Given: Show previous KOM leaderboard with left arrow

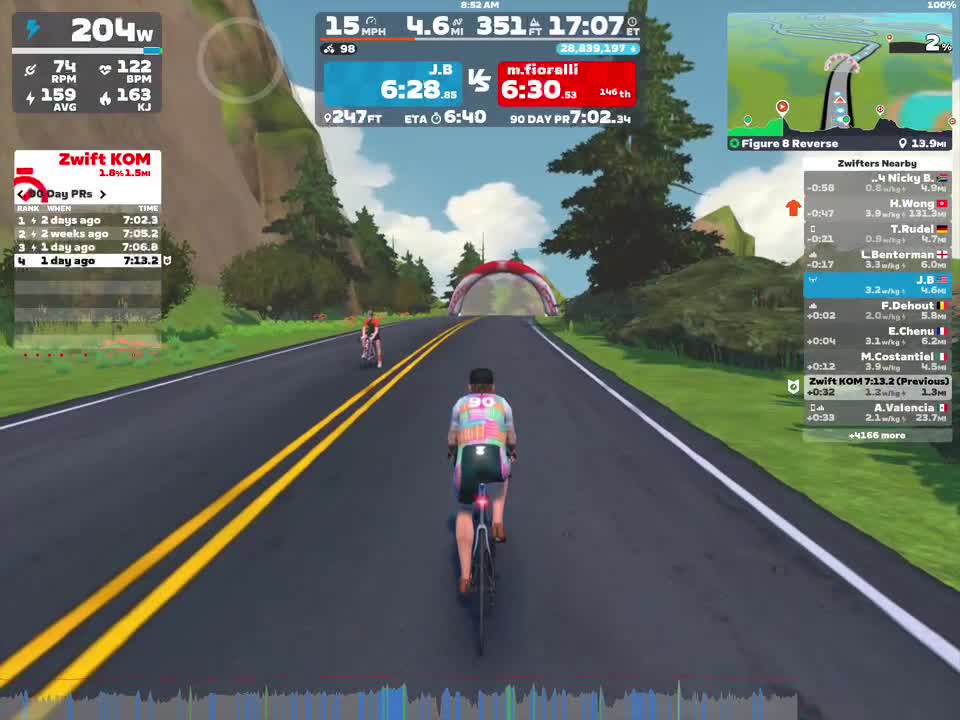Looking at the screenshot, I should (21, 194).
